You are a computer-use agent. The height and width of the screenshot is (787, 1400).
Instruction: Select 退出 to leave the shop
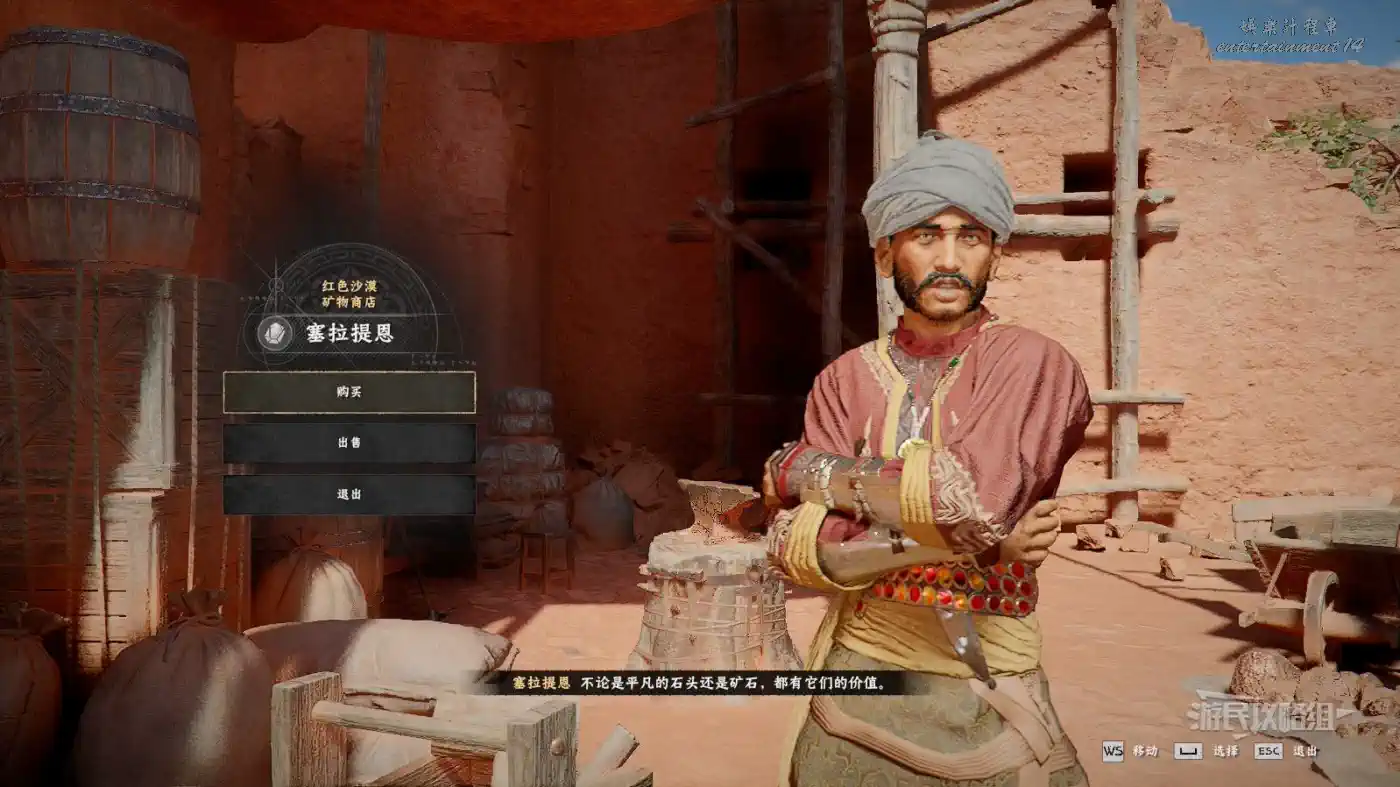pyautogui.click(x=349, y=494)
